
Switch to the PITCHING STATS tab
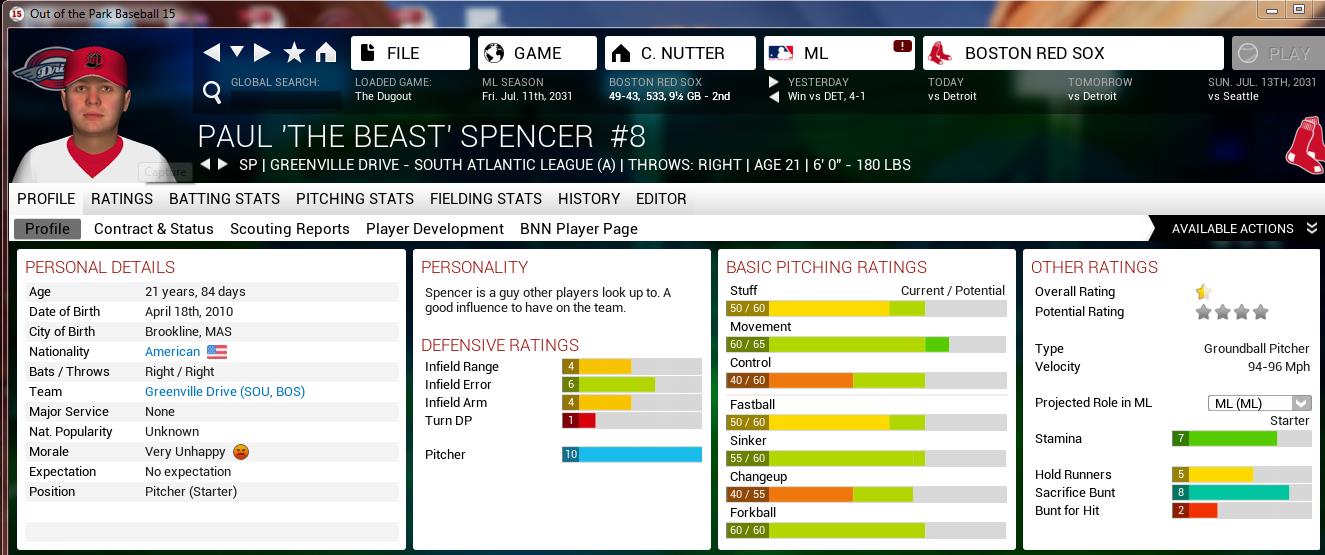click(x=355, y=199)
